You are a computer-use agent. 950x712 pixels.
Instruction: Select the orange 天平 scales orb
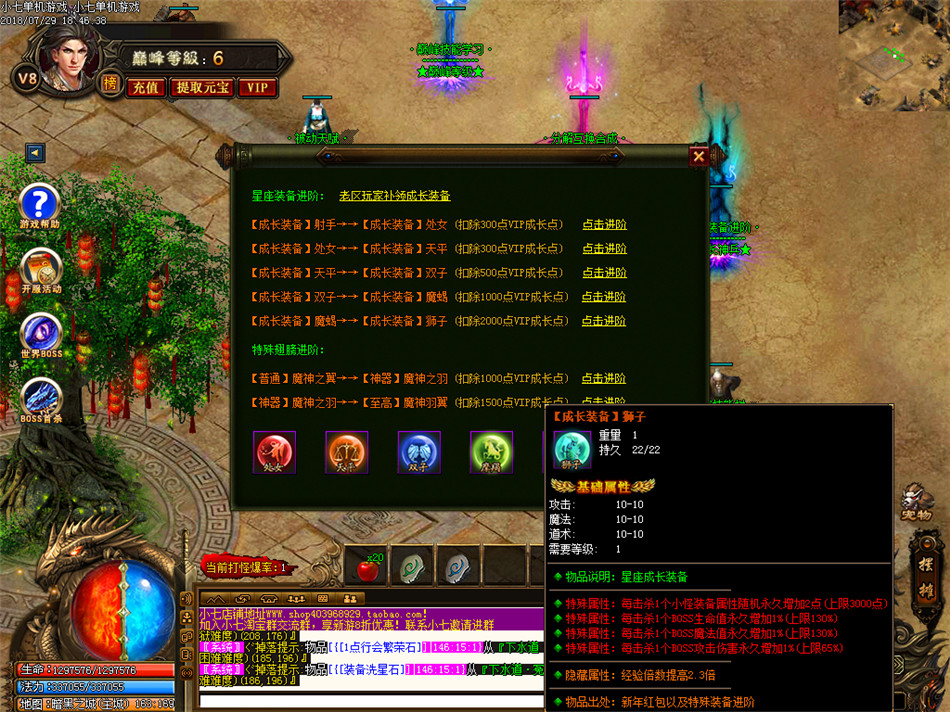pyautogui.click(x=346, y=452)
